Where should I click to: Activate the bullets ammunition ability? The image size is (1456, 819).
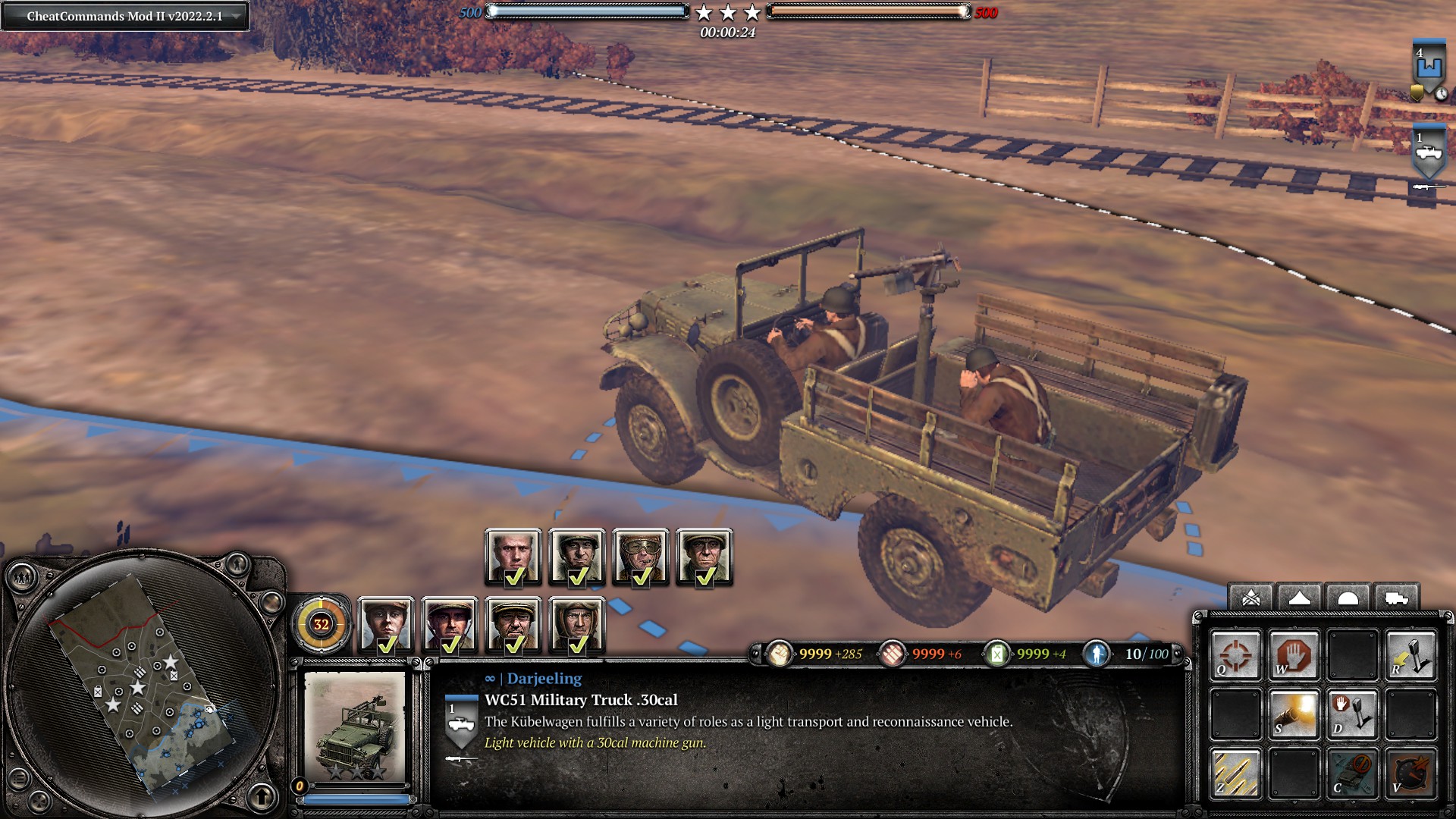(1235, 773)
